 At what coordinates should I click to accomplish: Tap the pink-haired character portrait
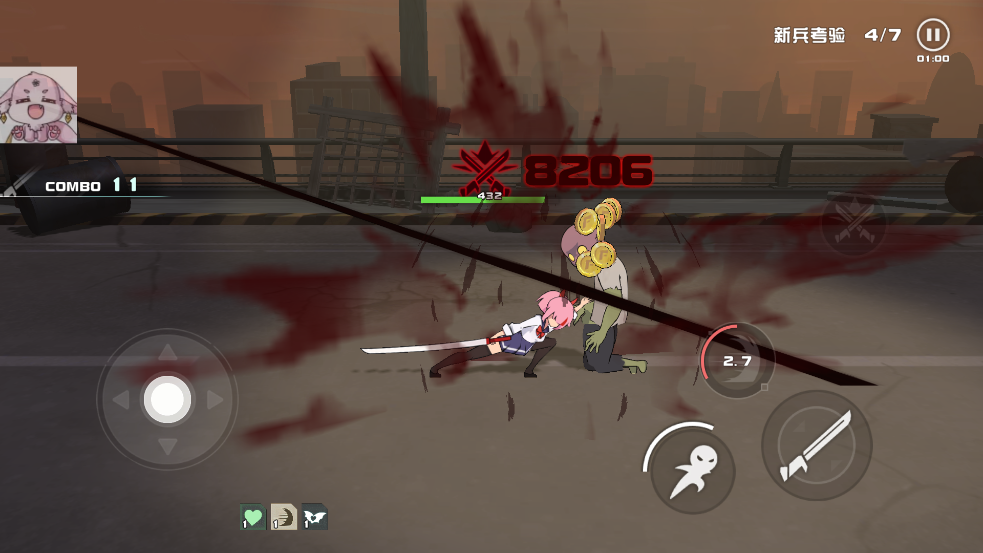point(38,105)
